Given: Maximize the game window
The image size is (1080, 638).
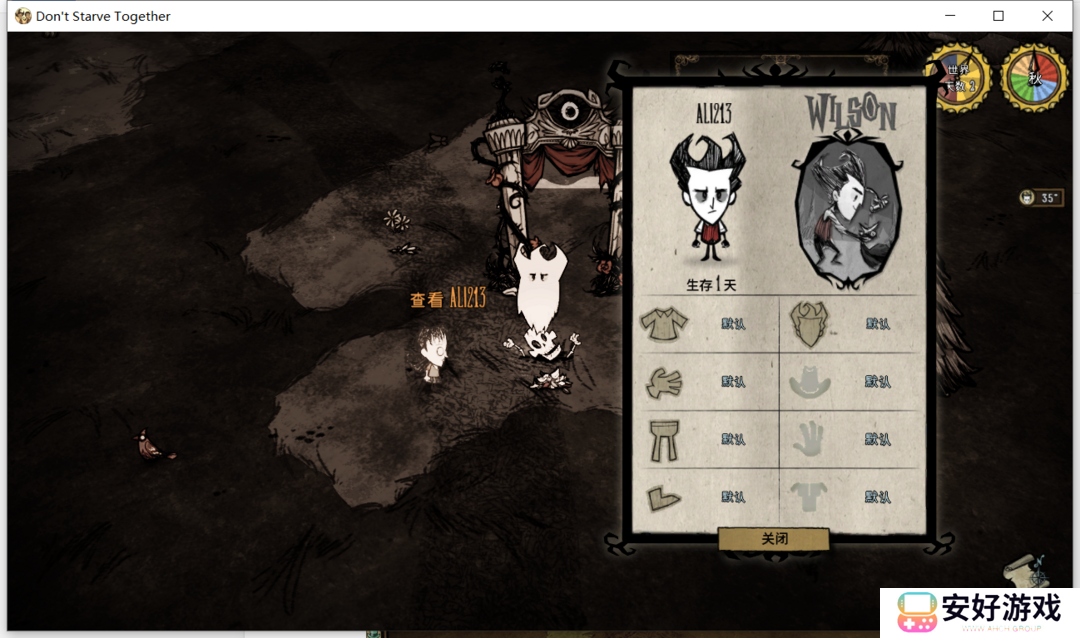Looking at the screenshot, I should pos(998,16).
